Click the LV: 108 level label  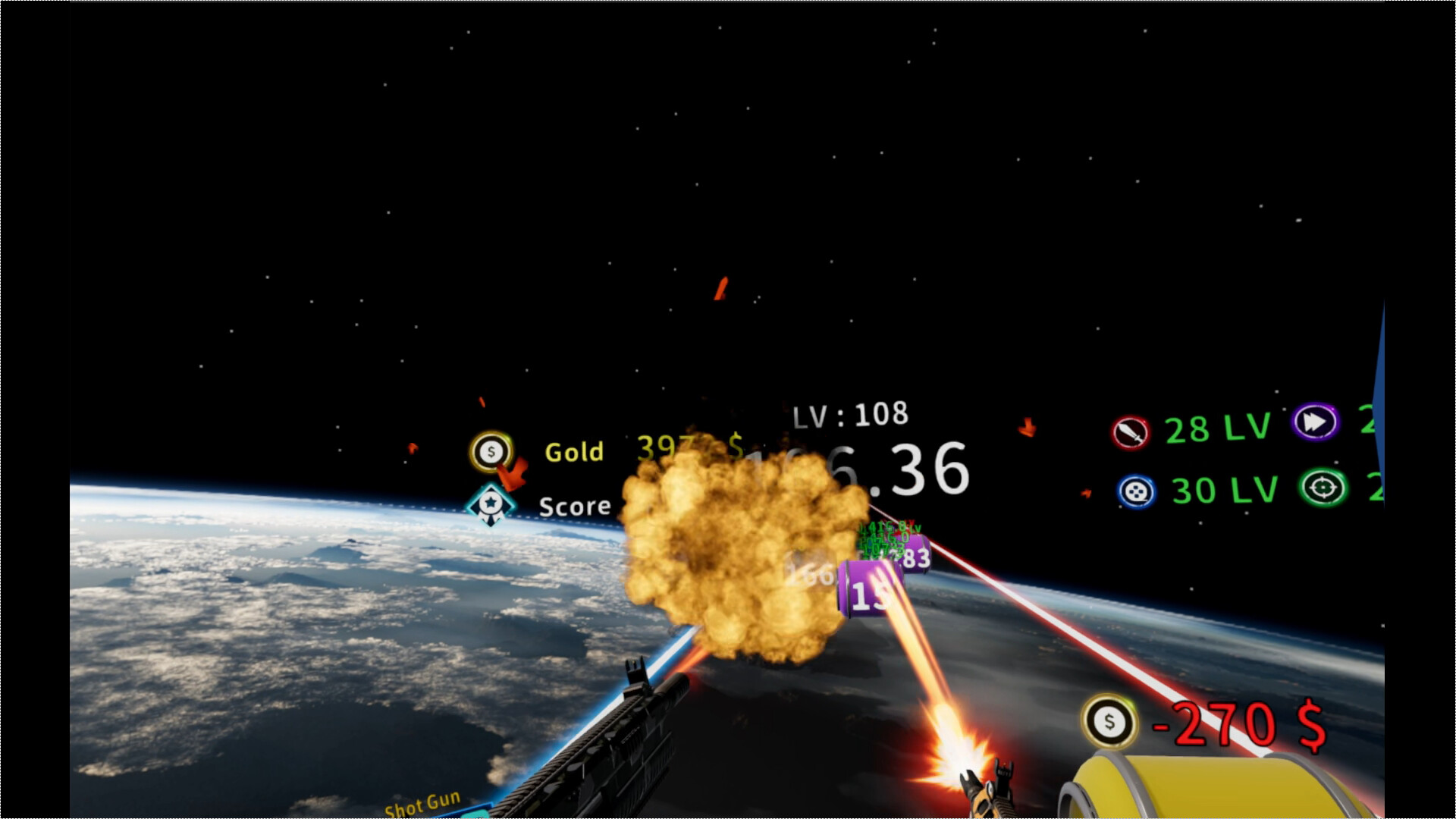point(851,414)
